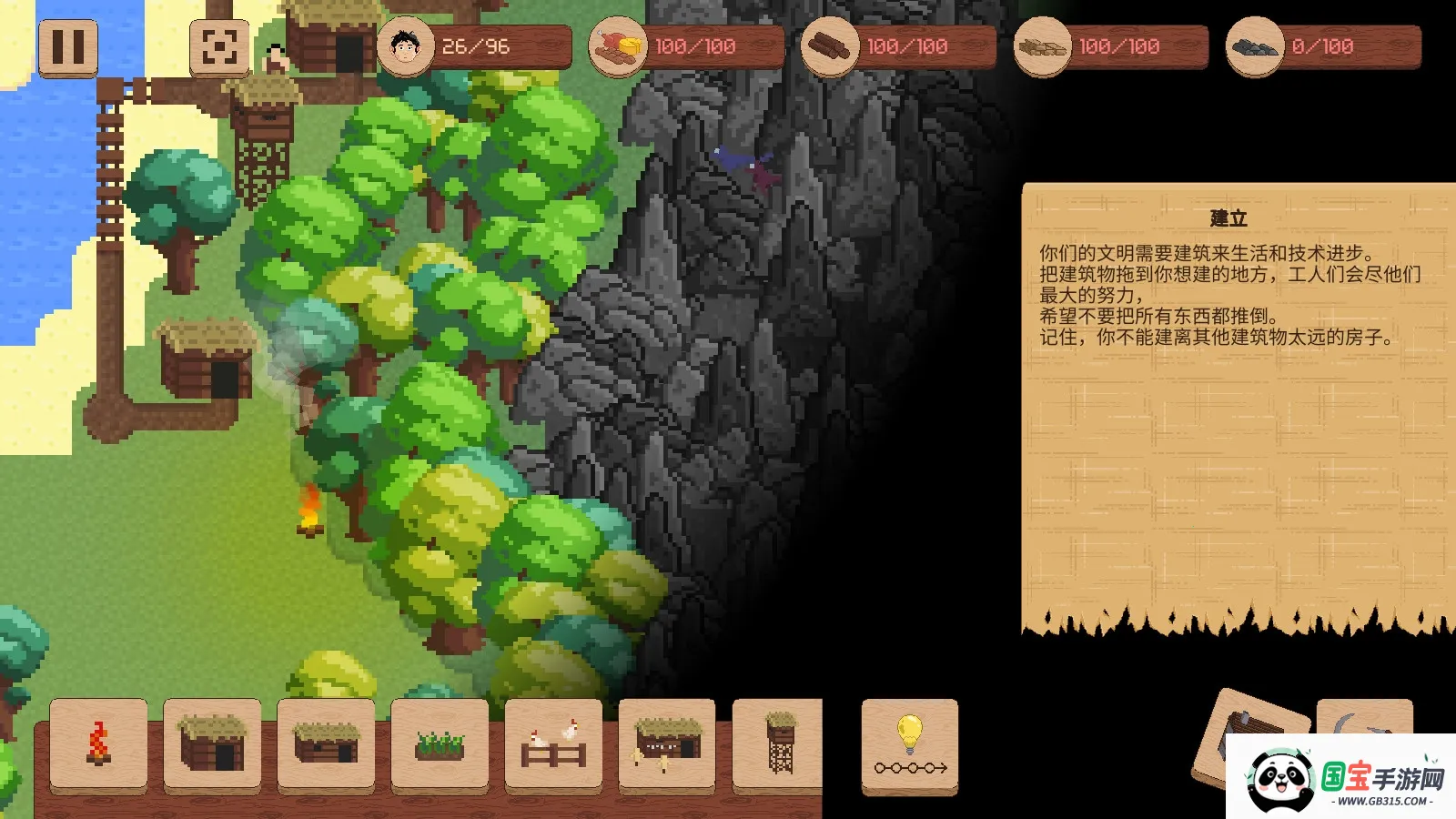Click the center-view frame button
Image resolution: width=1456 pixels, height=819 pixels.
[219, 47]
